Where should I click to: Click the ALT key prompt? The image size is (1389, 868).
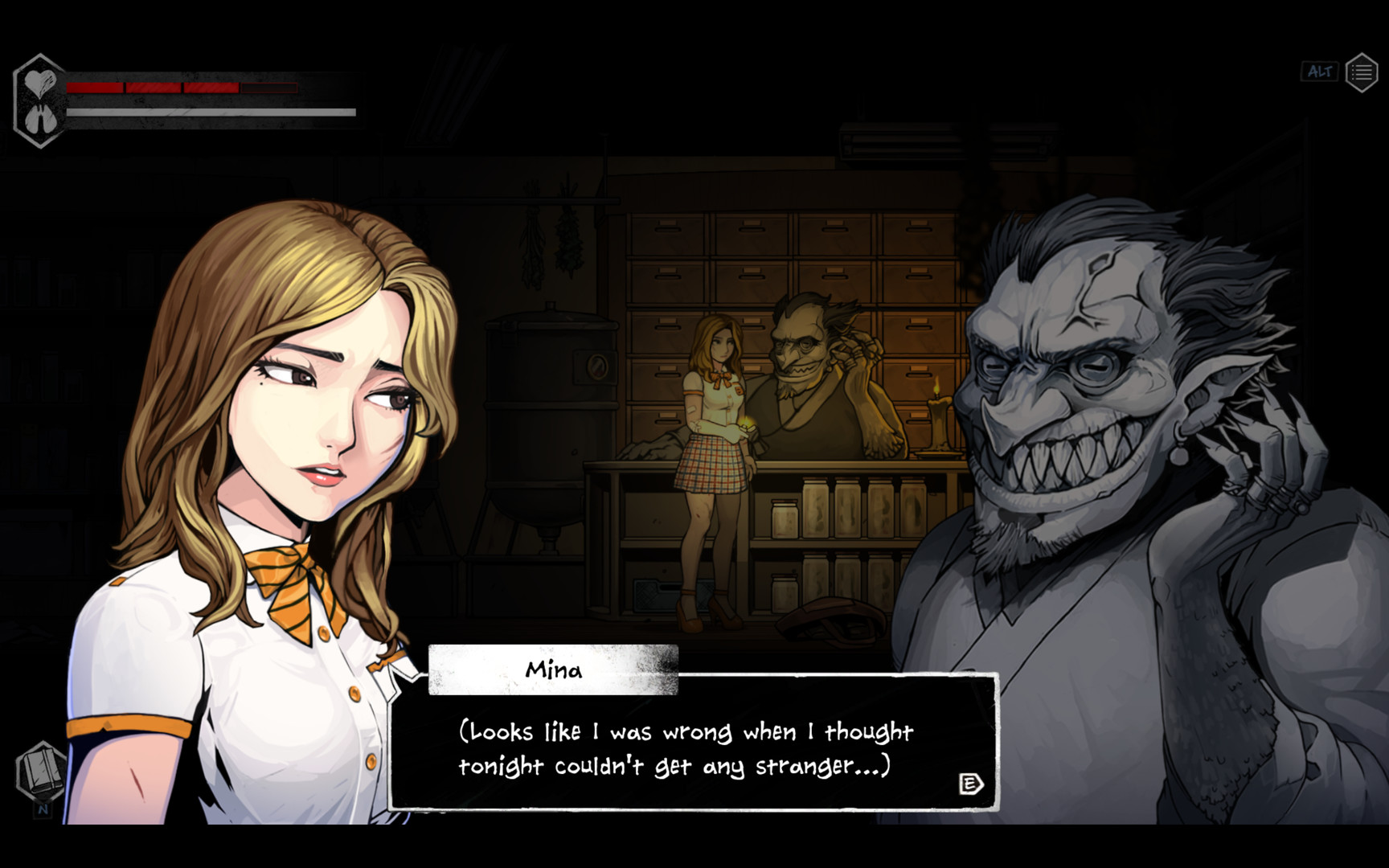[1319, 71]
